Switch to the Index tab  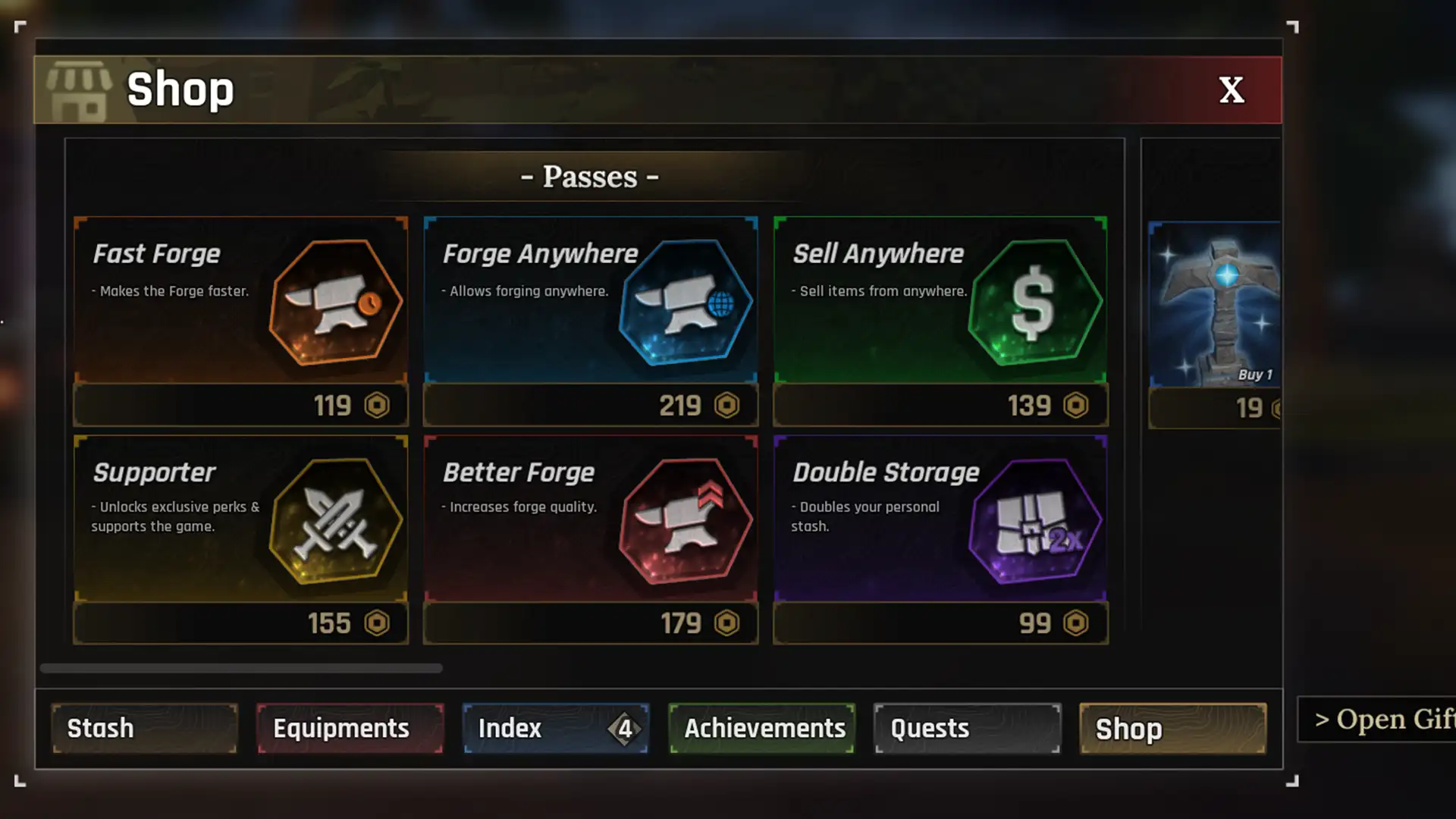(531, 728)
